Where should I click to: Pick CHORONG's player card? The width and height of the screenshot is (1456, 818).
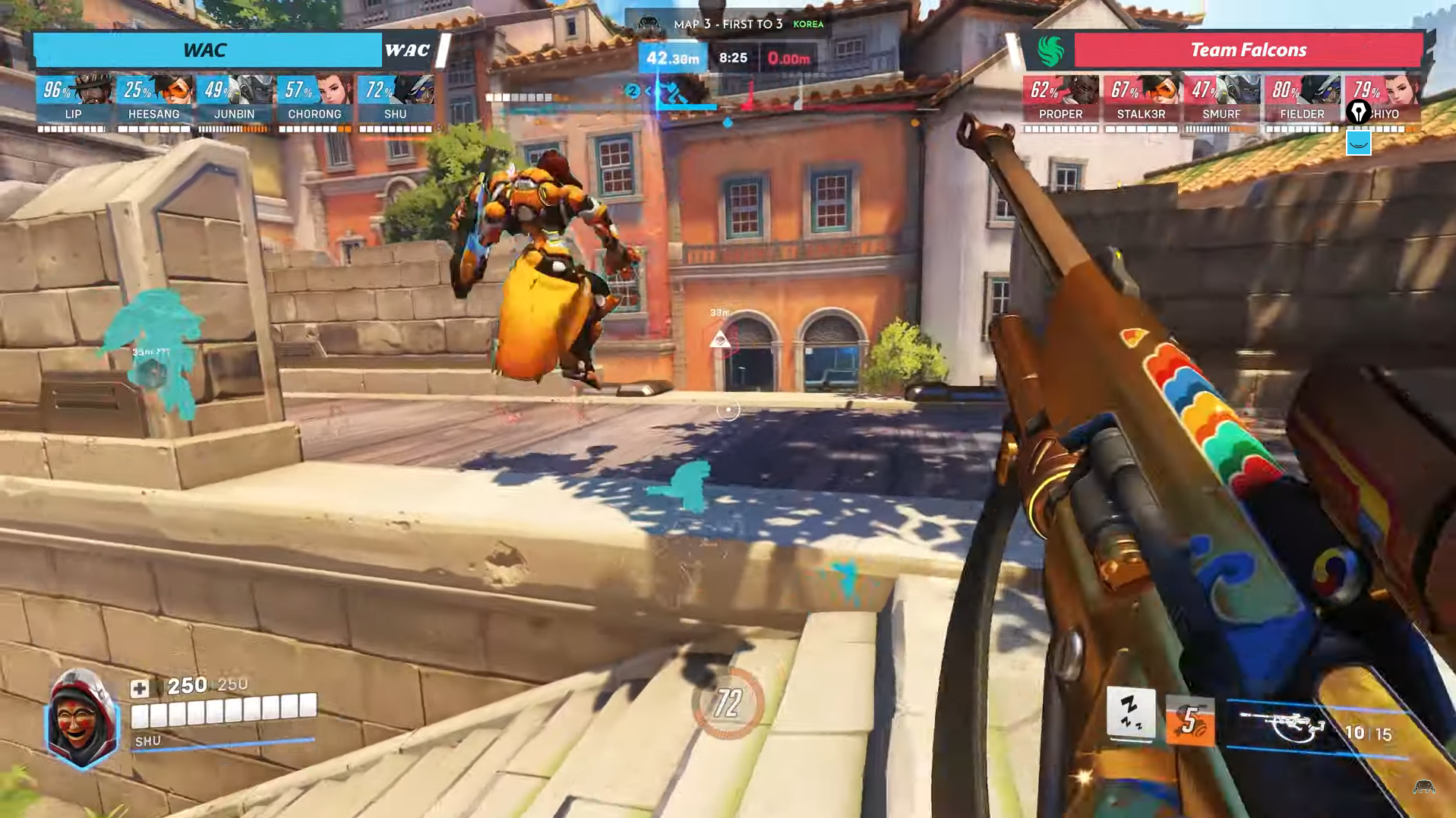pyautogui.click(x=314, y=101)
